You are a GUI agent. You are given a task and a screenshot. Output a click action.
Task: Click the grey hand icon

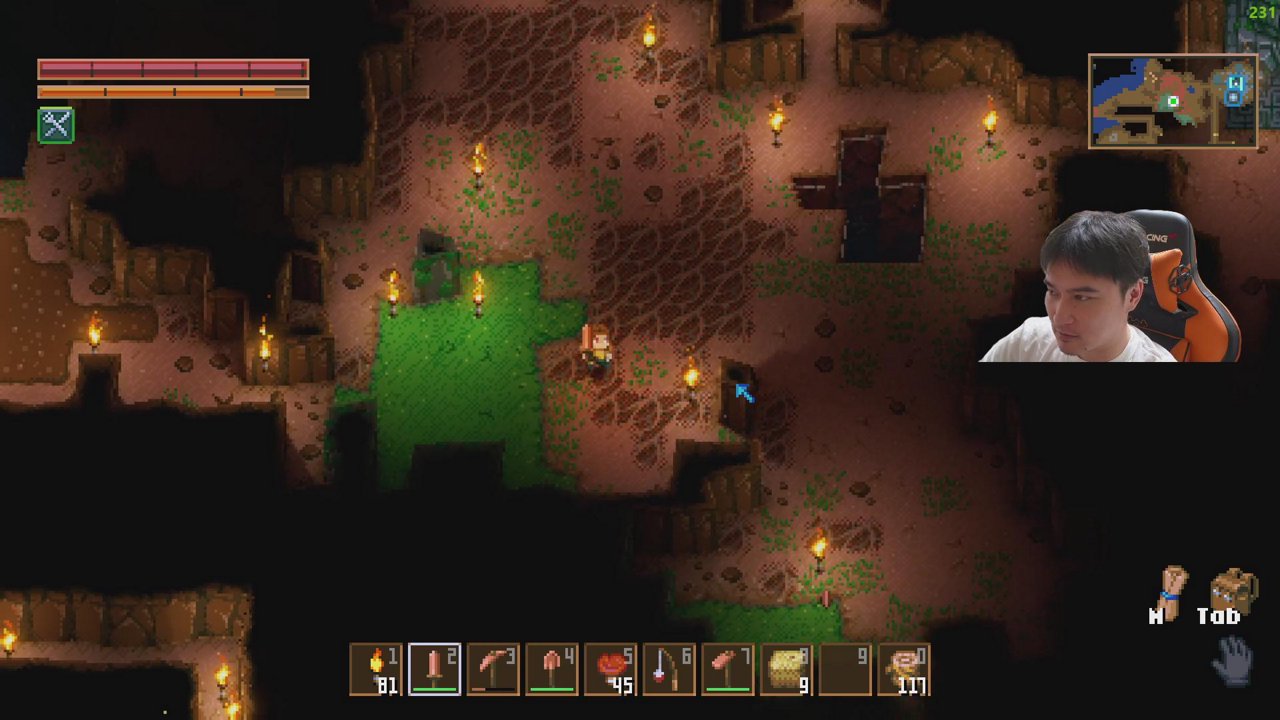point(1233,660)
